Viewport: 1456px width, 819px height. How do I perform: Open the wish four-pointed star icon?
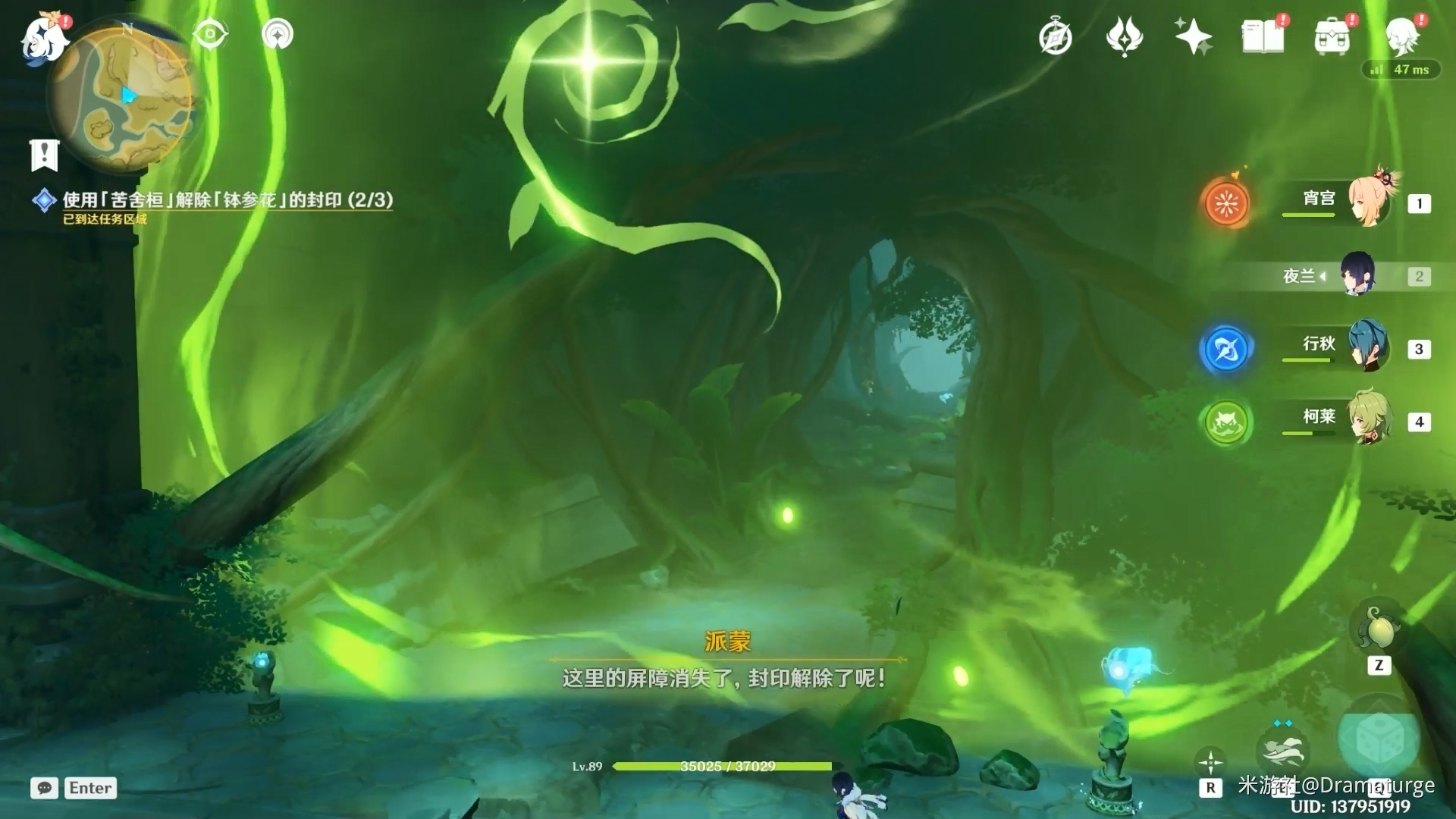[x=1193, y=37]
